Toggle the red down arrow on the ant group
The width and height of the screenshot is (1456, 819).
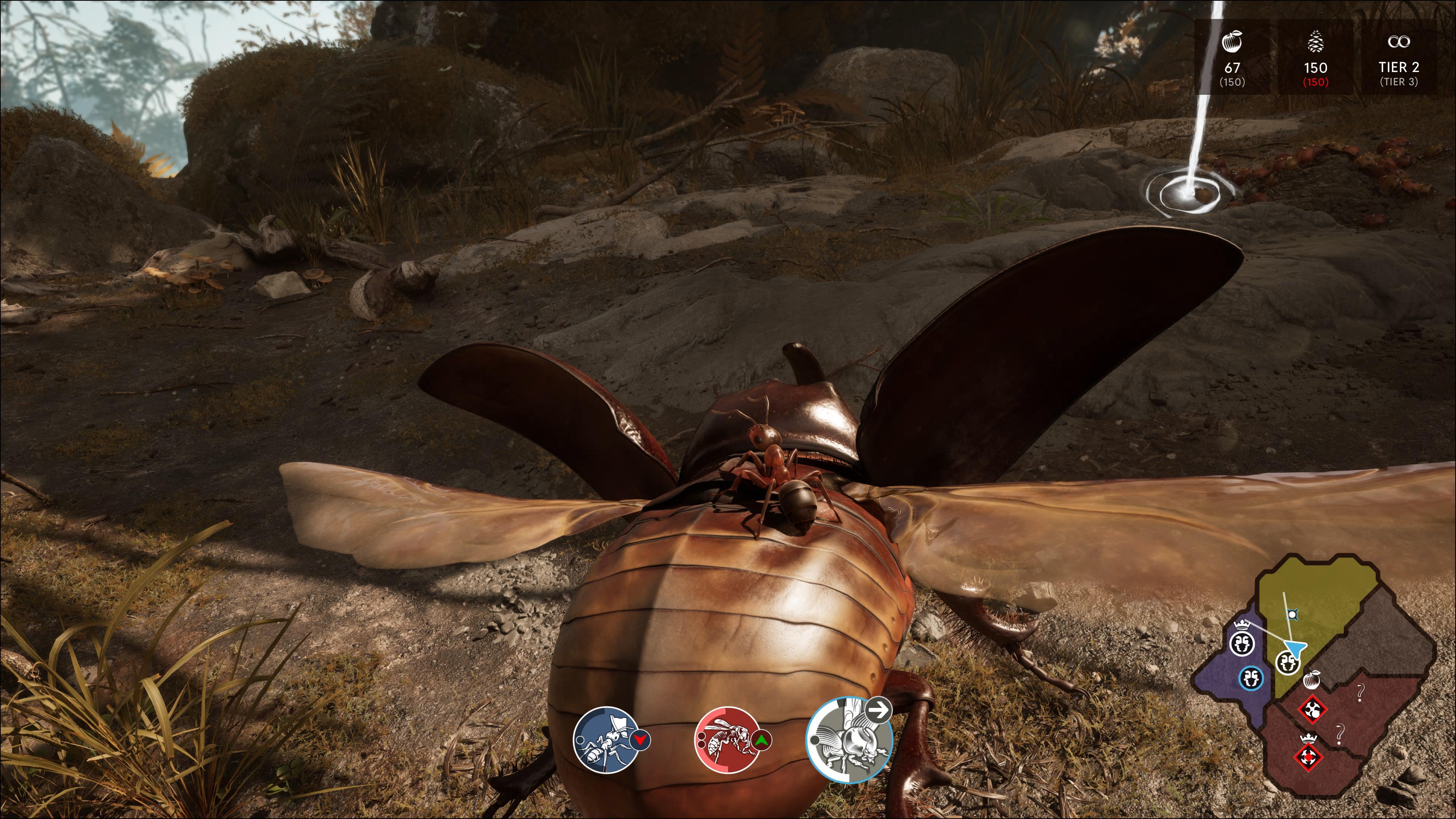coord(640,740)
